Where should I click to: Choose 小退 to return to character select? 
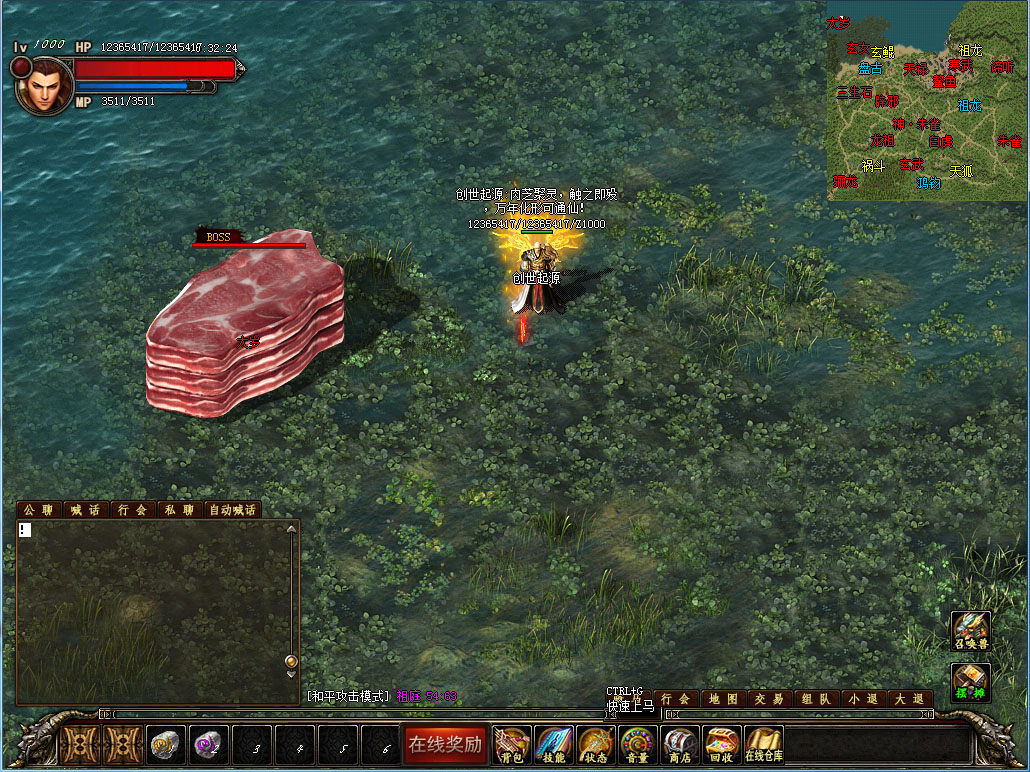[x=862, y=699]
